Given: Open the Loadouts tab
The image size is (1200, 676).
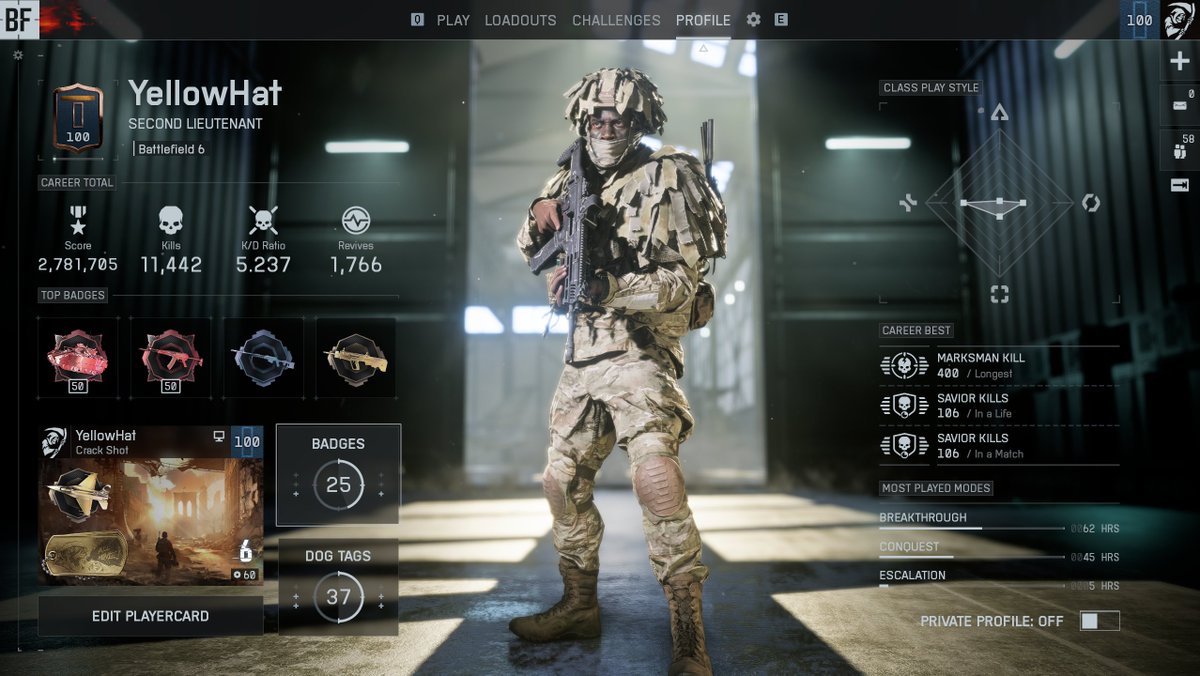Looking at the screenshot, I should click(521, 20).
